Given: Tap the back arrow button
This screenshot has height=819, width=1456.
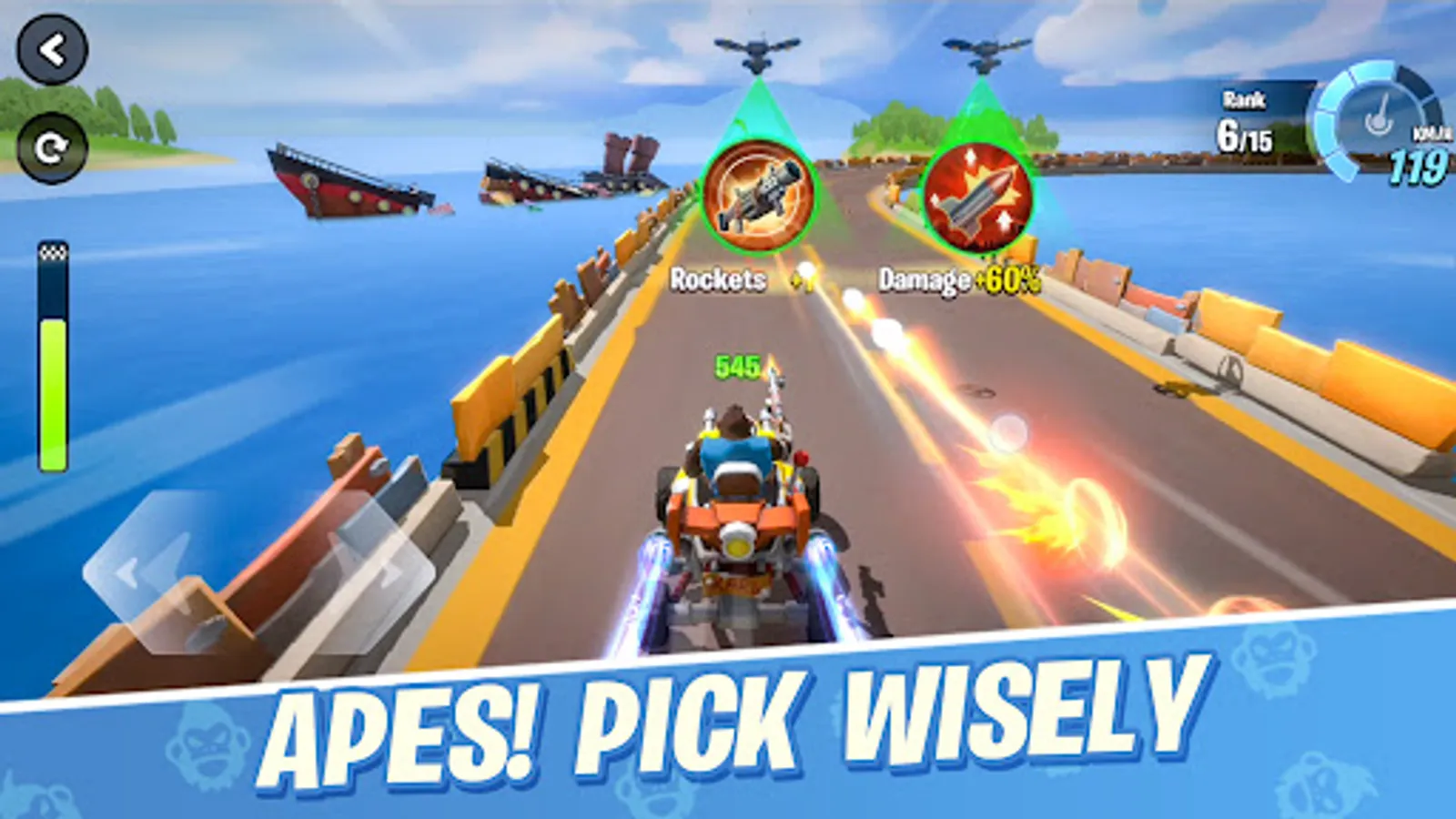Looking at the screenshot, I should tap(55, 51).
